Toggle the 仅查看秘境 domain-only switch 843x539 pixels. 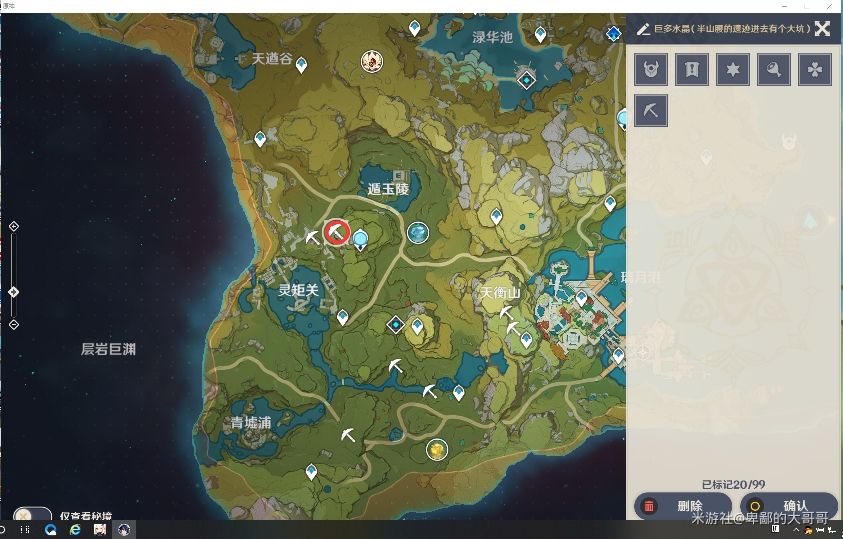[31, 517]
